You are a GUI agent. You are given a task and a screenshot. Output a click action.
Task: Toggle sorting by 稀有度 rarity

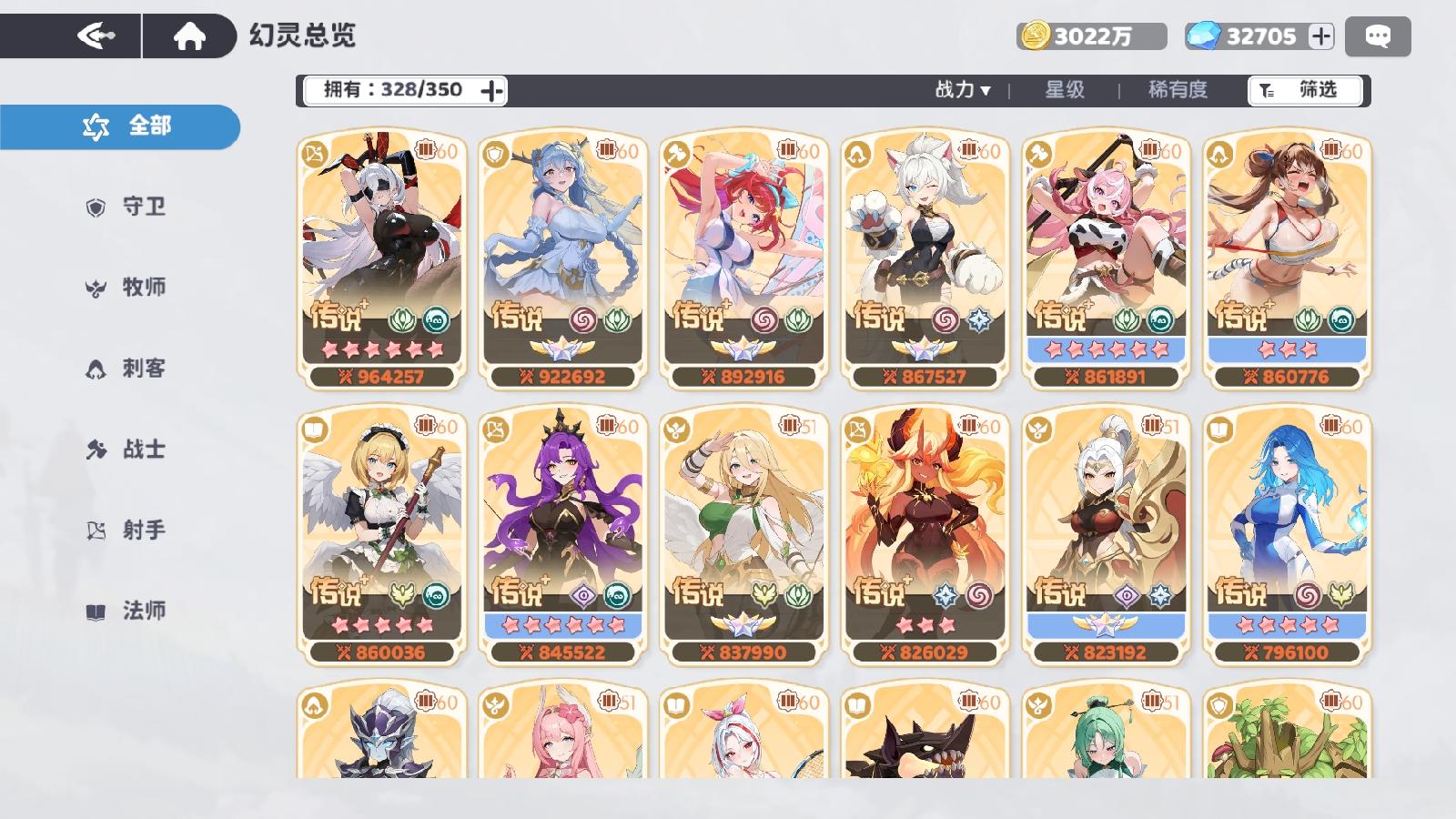point(1178,90)
